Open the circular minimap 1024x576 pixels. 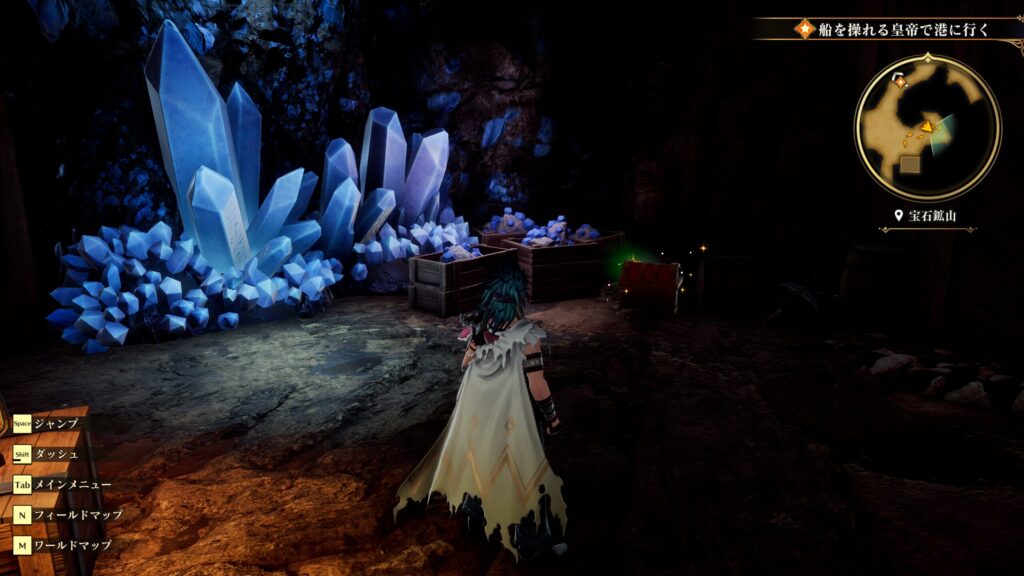tap(927, 127)
